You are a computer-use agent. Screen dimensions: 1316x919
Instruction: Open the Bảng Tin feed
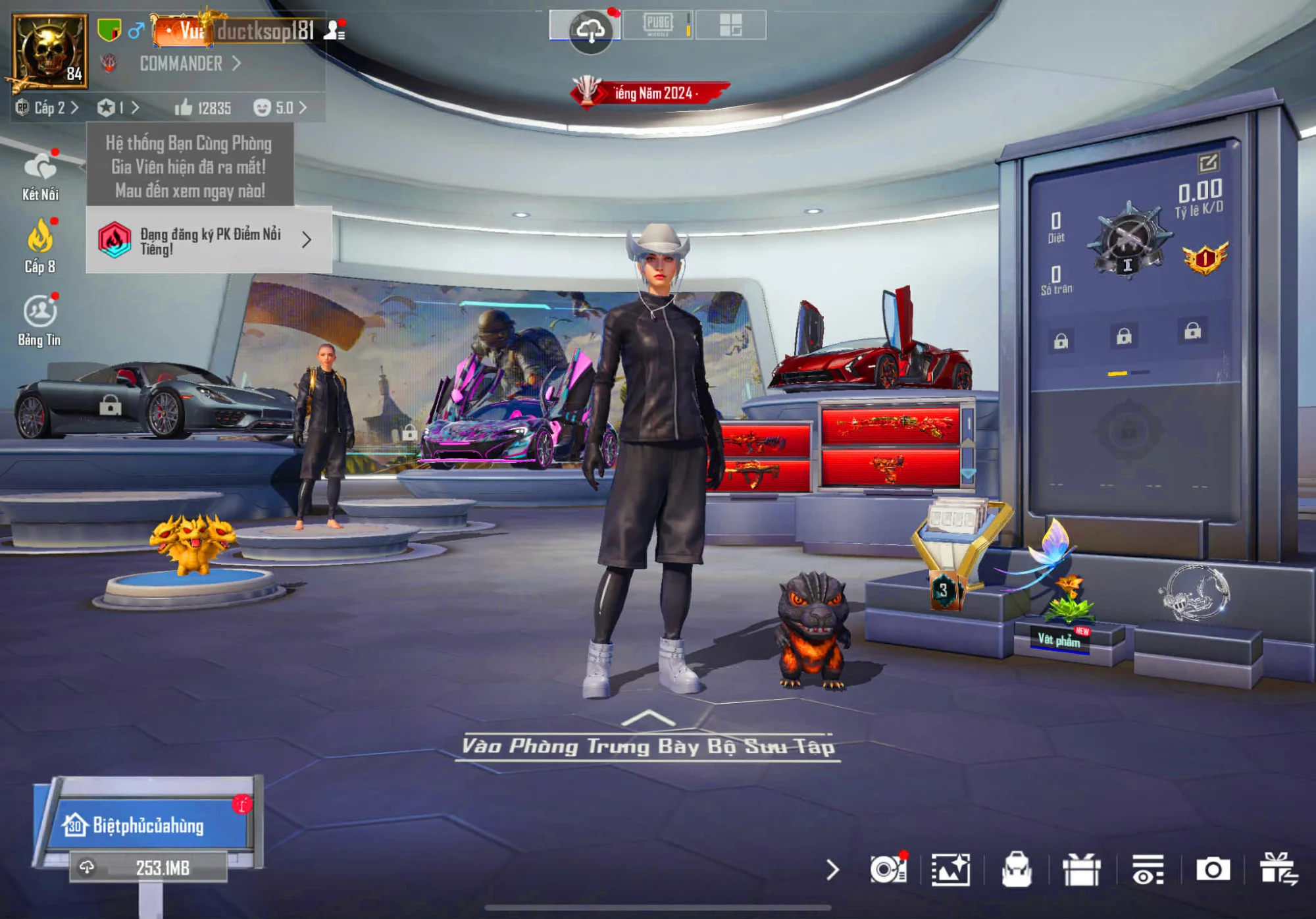point(40,321)
